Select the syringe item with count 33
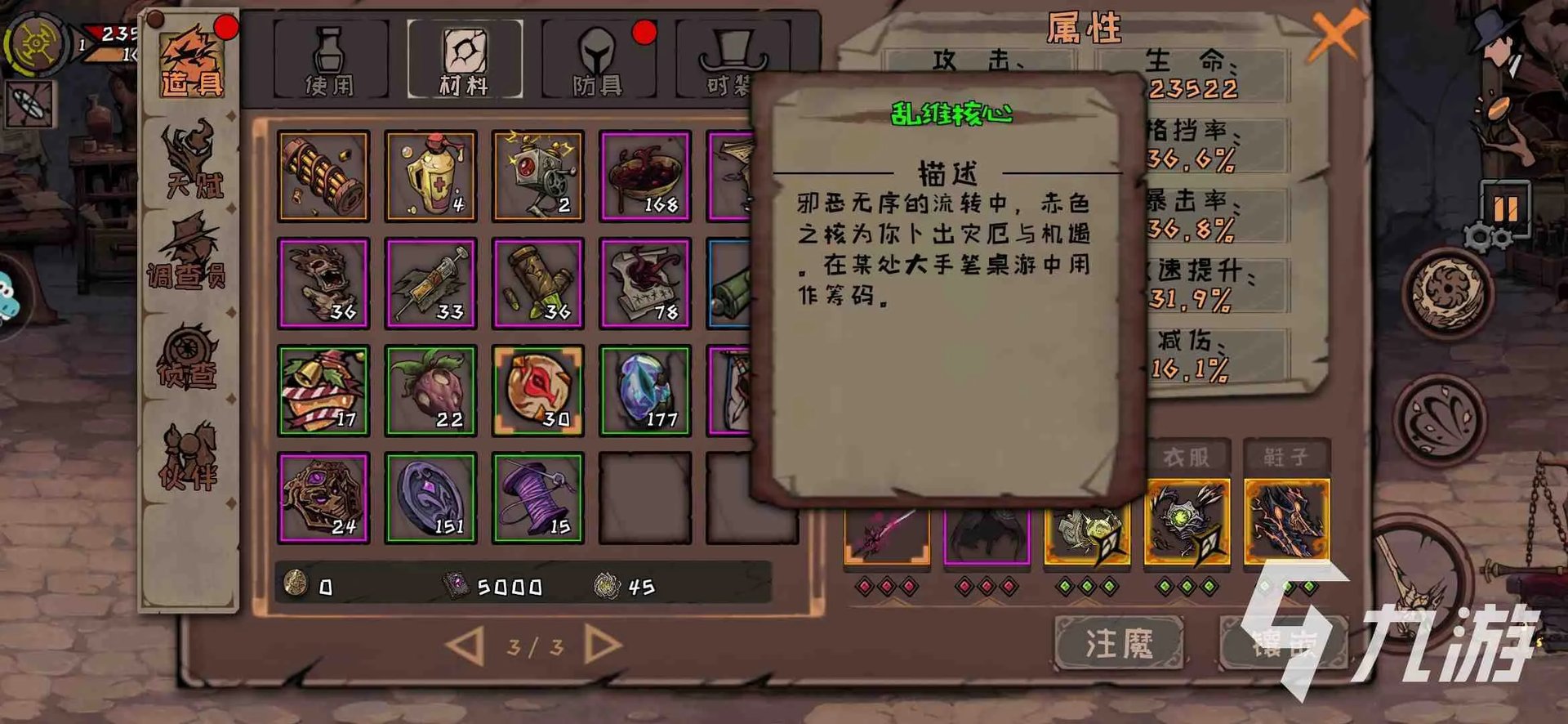 pyautogui.click(x=430, y=282)
